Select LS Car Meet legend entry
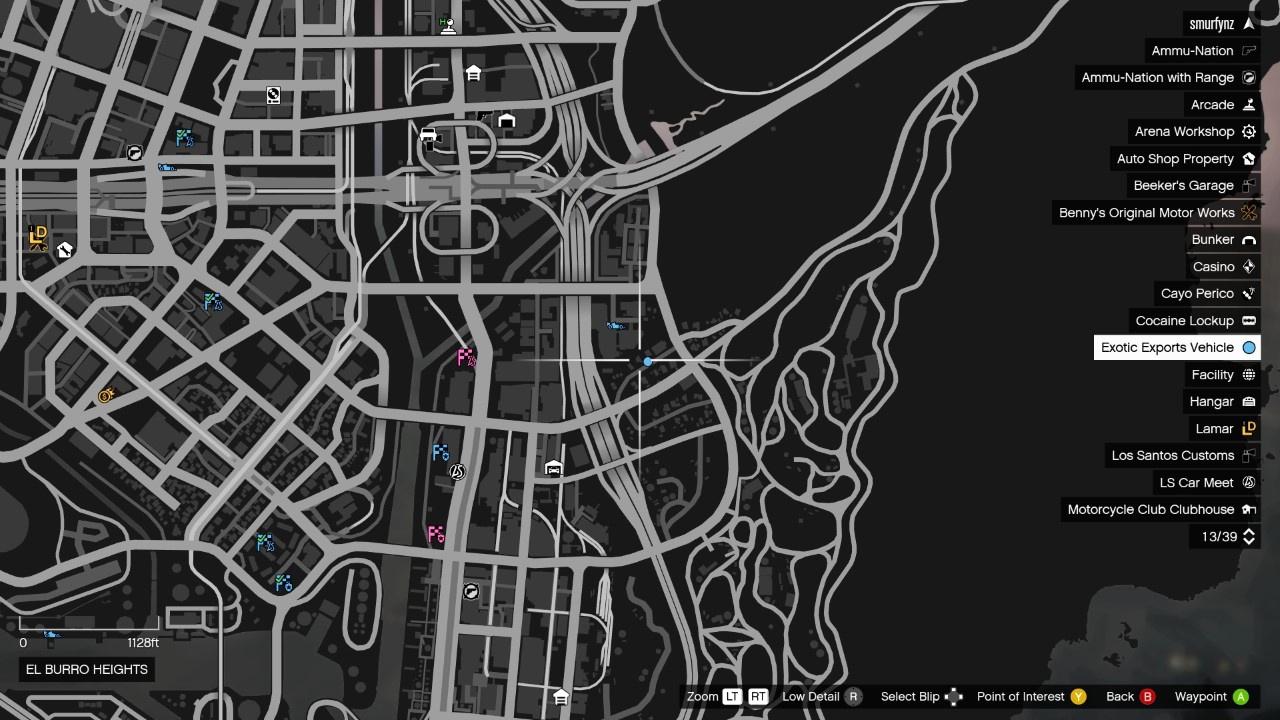The height and width of the screenshot is (720, 1280). 1196,483
